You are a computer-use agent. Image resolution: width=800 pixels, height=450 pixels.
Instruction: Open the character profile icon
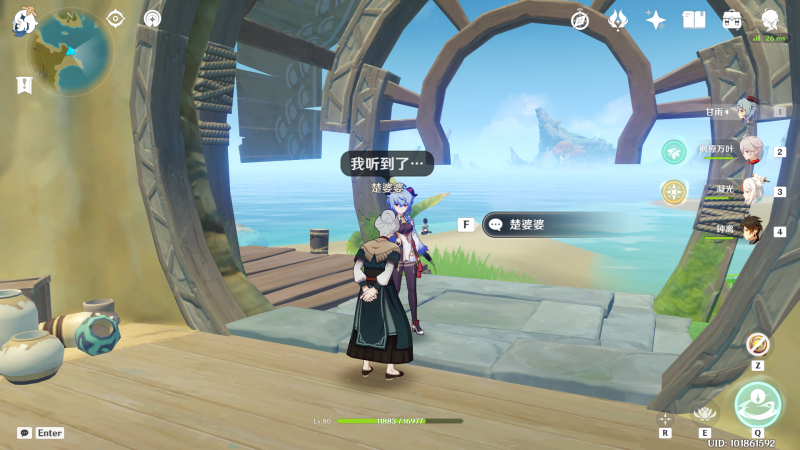tap(770, 20)
